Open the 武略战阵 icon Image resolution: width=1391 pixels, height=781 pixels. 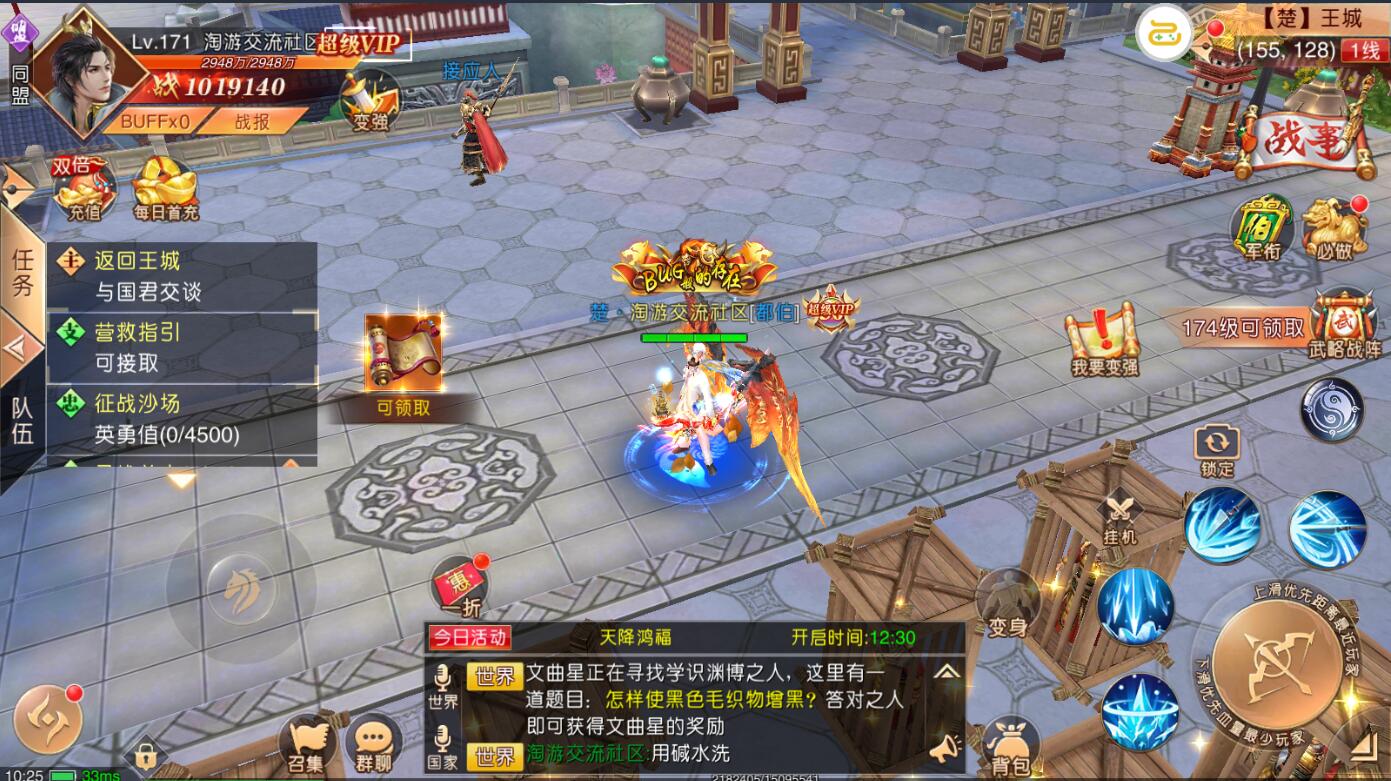(x=1345, y=325)
